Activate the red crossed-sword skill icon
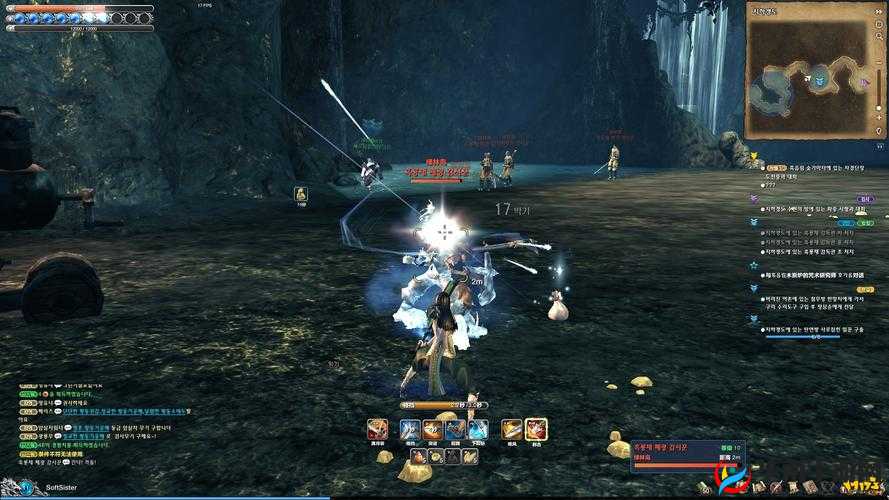Viewport: 889px width, 500px height. 377,429
